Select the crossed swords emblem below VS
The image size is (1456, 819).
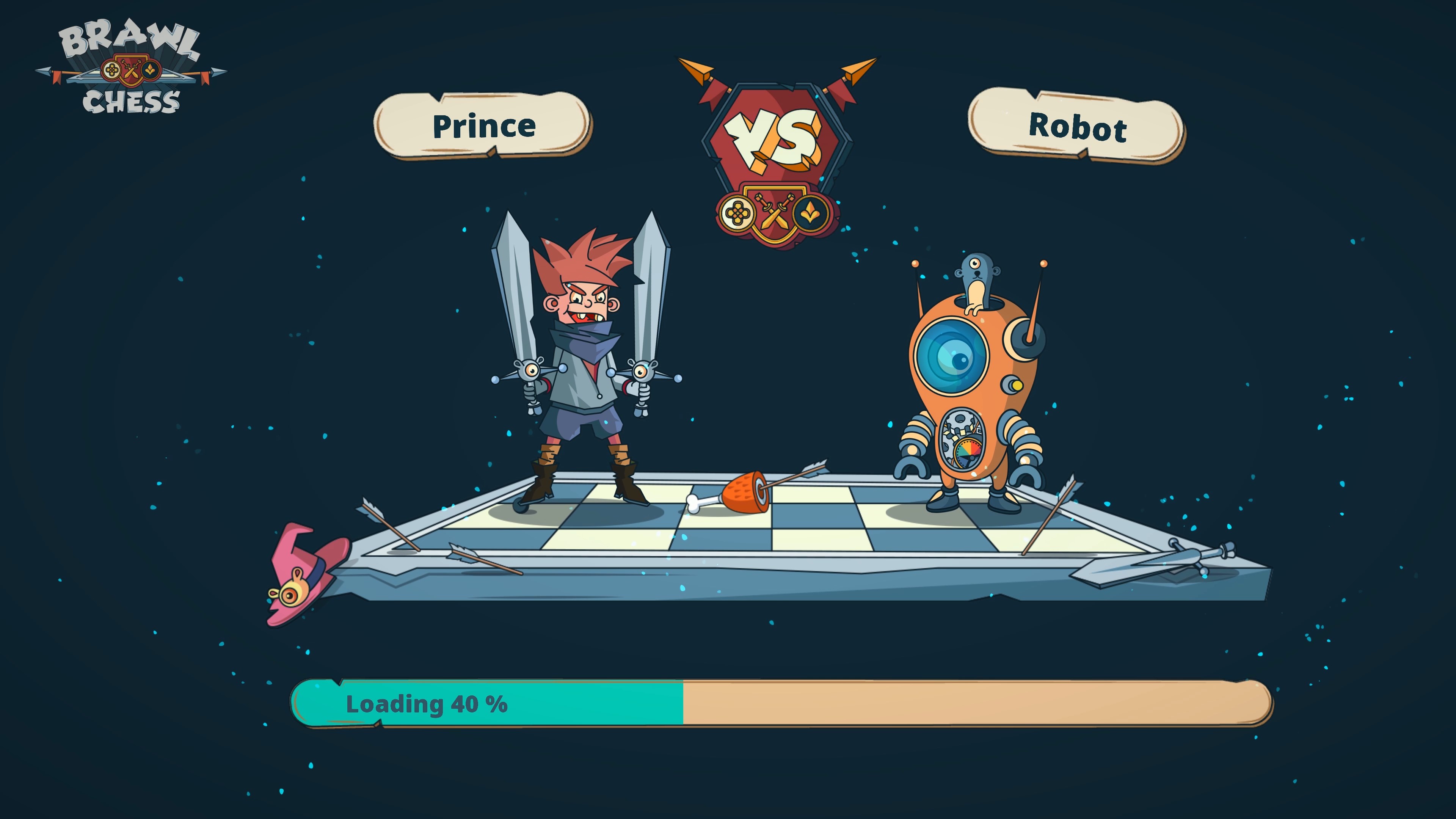click(x=774, y=212)
